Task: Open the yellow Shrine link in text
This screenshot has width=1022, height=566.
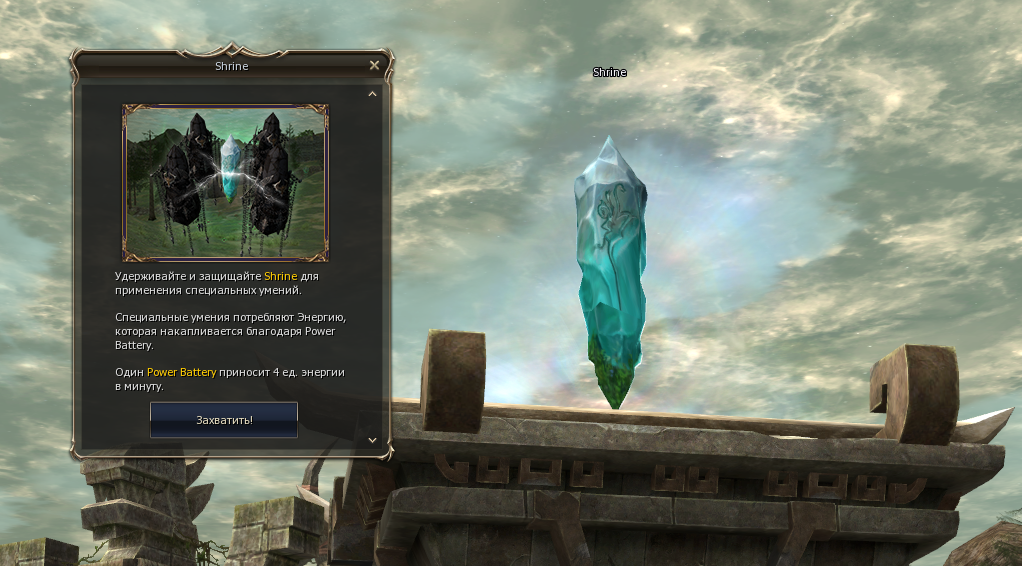Action: (x=280, y=276)
